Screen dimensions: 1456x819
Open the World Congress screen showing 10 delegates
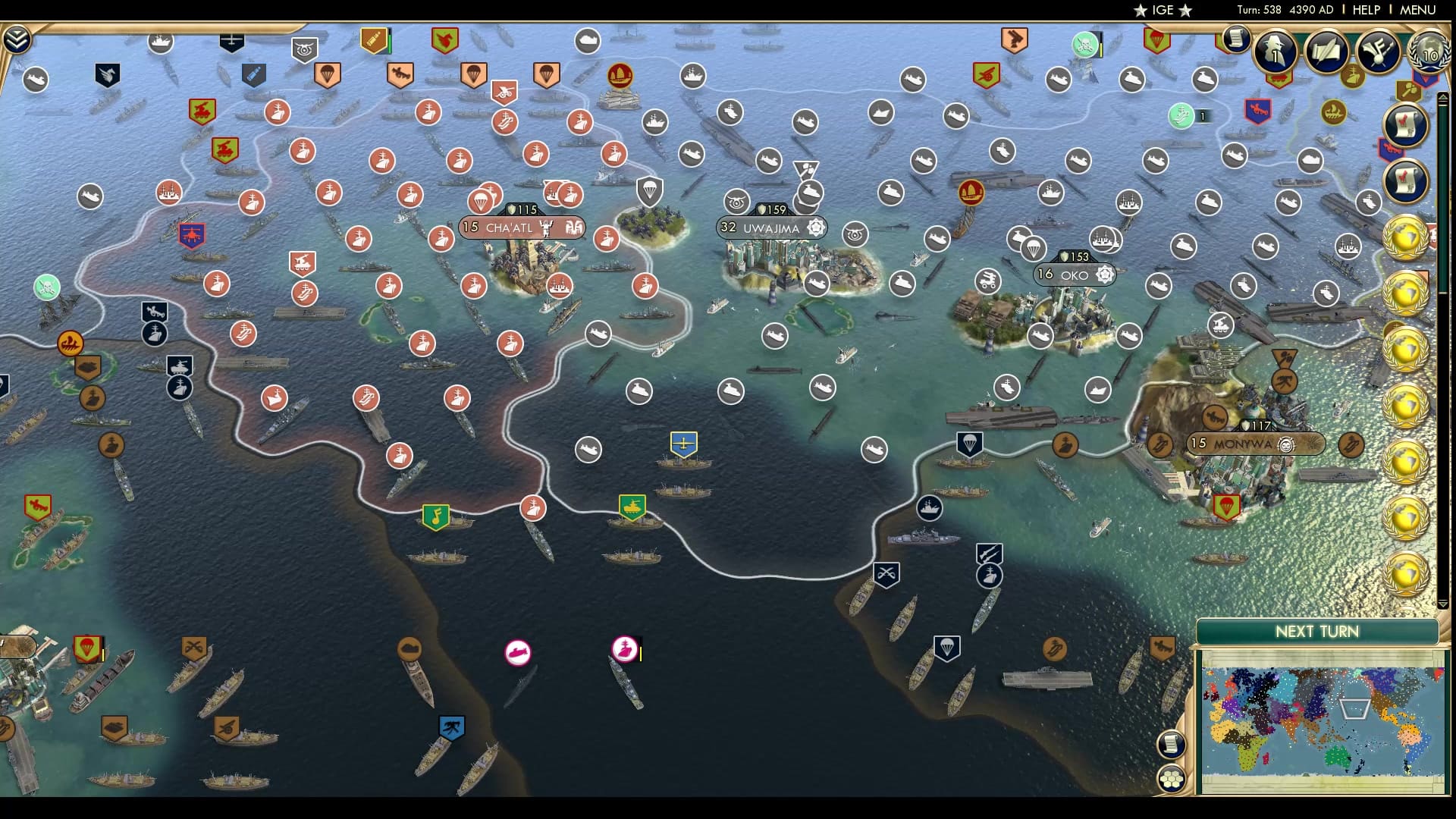[1429, 53]
